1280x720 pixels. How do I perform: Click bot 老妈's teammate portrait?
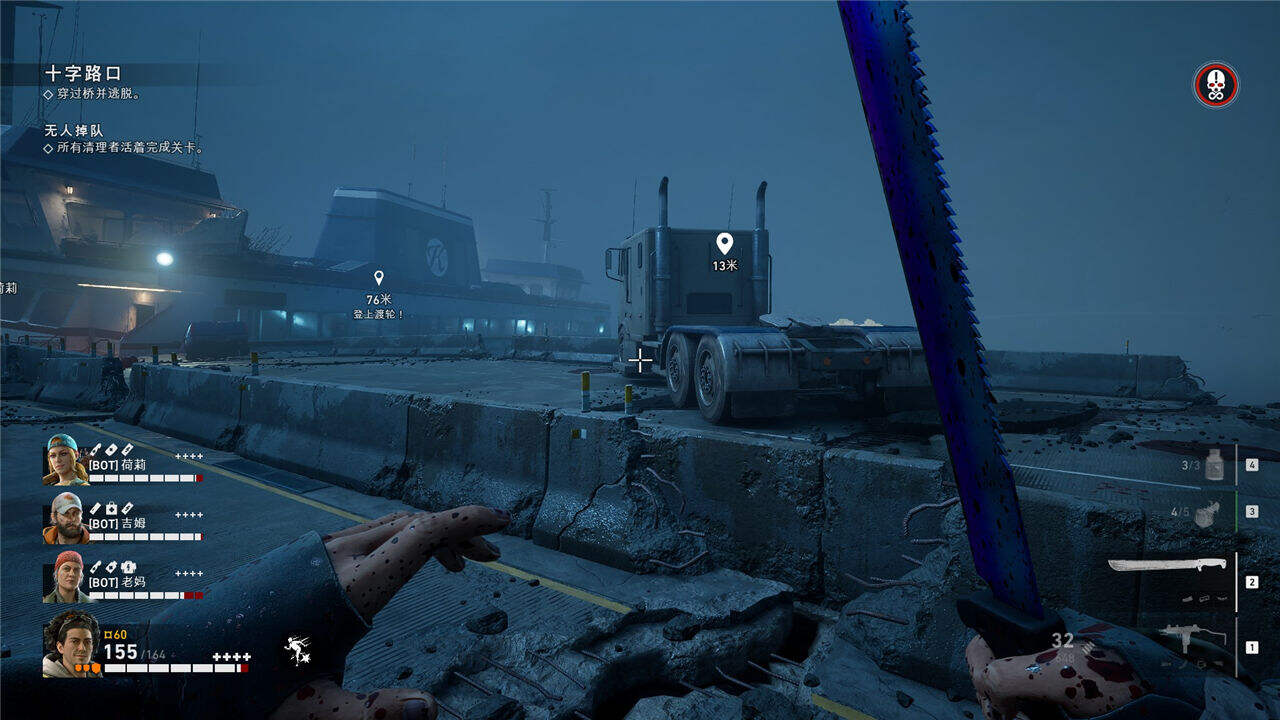point(65,577)
